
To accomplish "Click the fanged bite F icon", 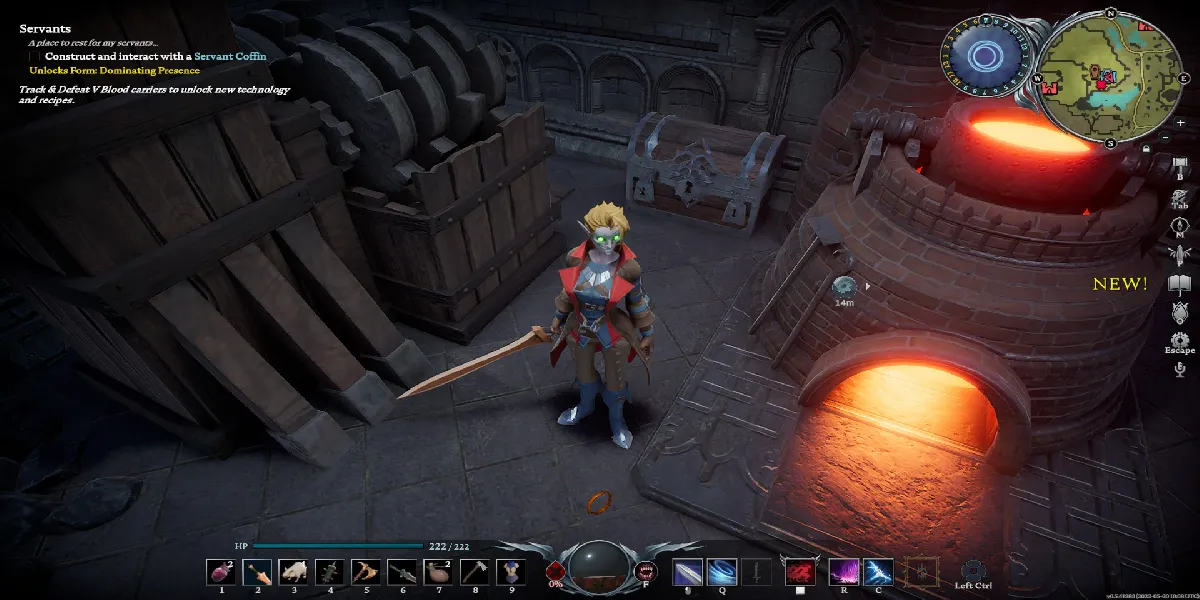I will pyautogui.click(x=645, y=573).
